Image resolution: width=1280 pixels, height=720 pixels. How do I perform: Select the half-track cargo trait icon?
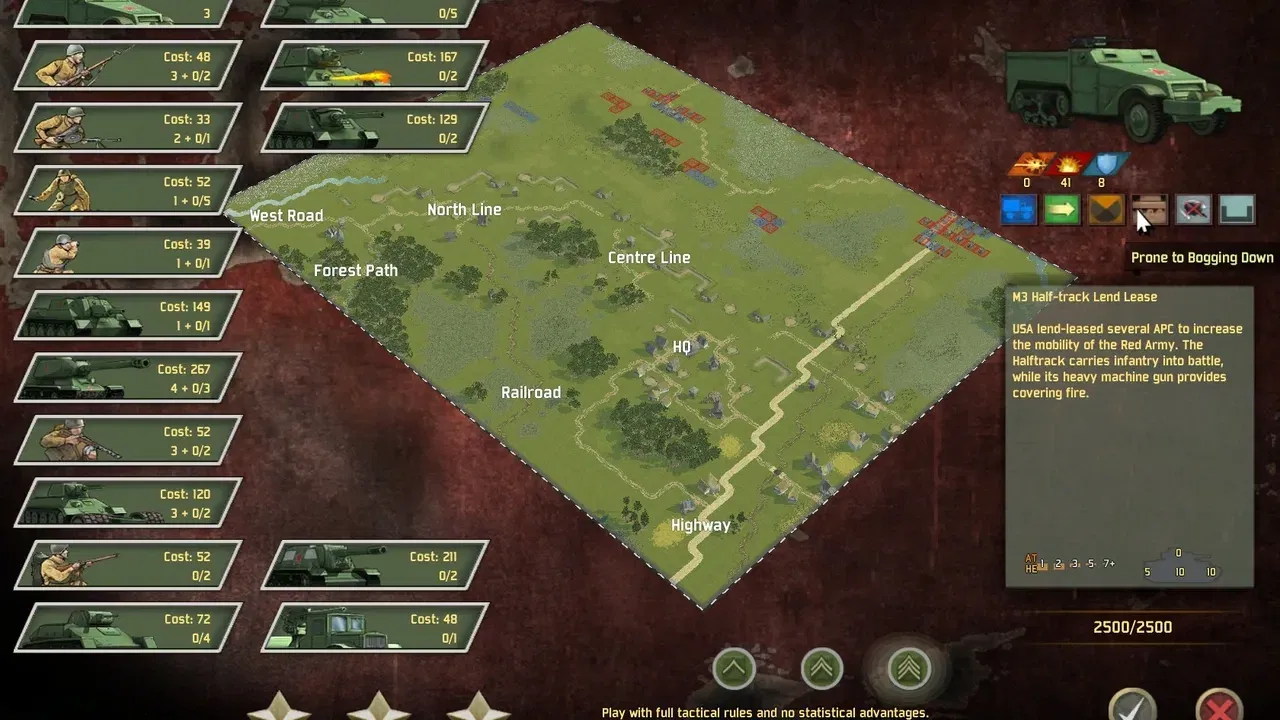[x=1149, y=210]
